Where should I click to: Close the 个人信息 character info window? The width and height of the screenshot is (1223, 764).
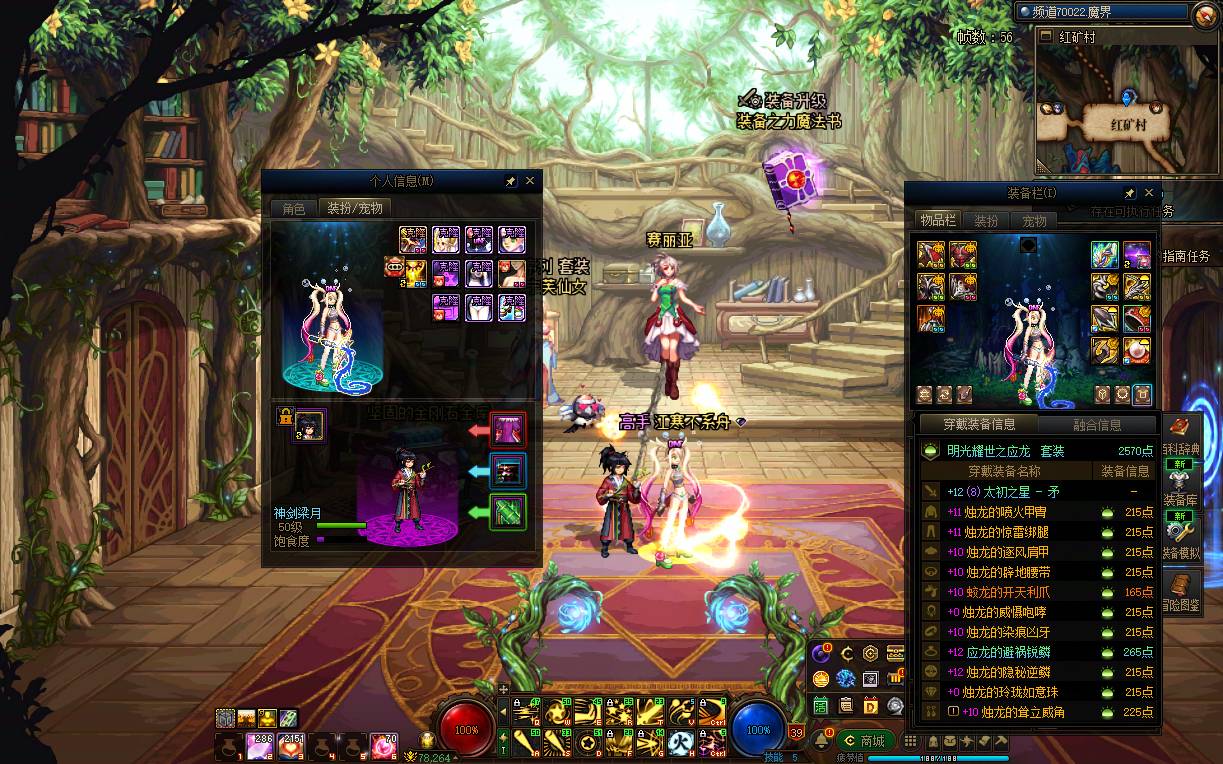click(530, 181)
